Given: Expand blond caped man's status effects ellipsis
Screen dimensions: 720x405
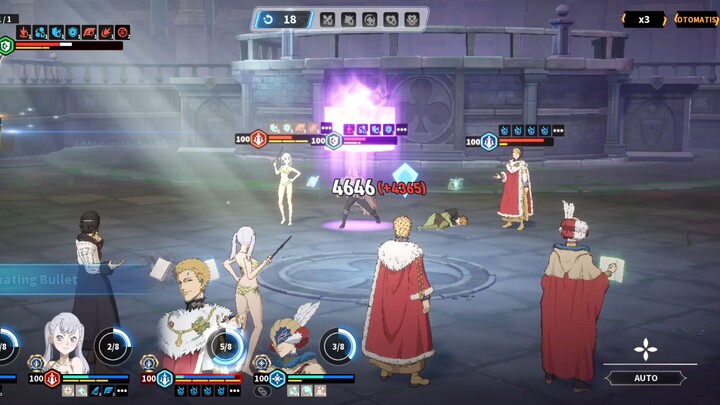Looking at the screenshot, I should [235, 391].
